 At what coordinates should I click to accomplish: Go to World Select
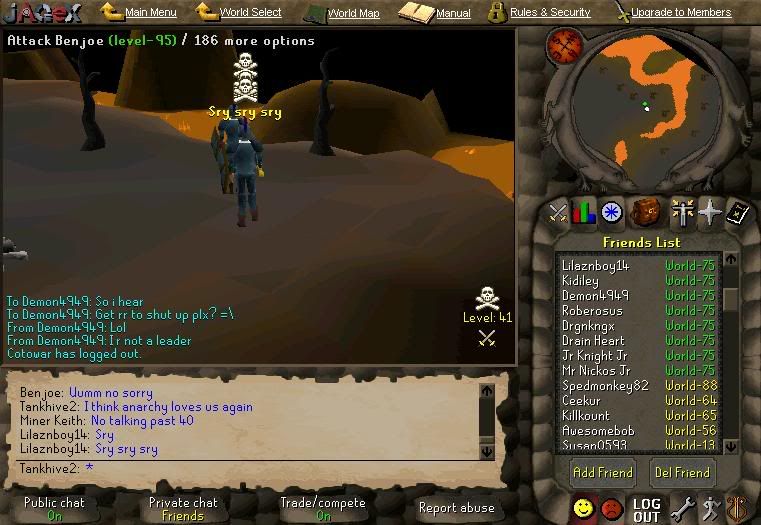(250, 13)
